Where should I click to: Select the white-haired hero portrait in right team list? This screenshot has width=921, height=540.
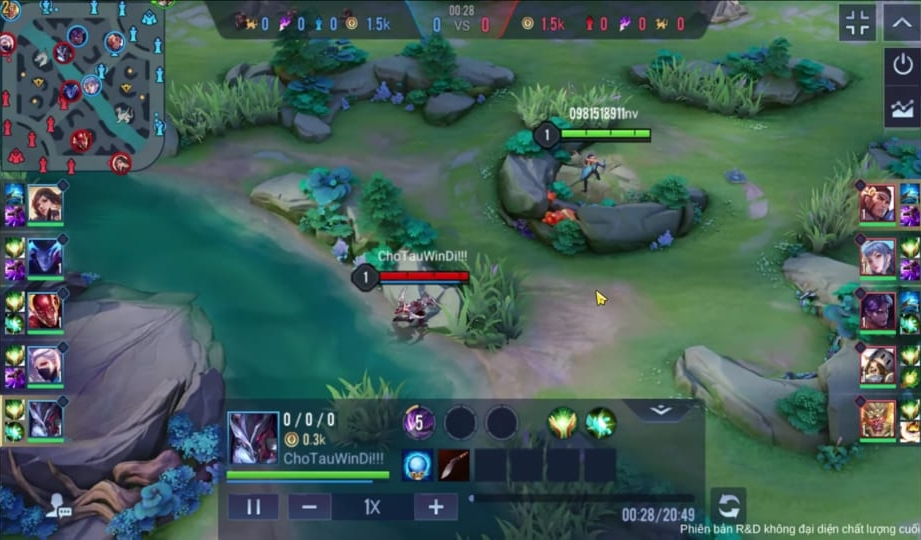pyautogui.click(x=877, y=257)
